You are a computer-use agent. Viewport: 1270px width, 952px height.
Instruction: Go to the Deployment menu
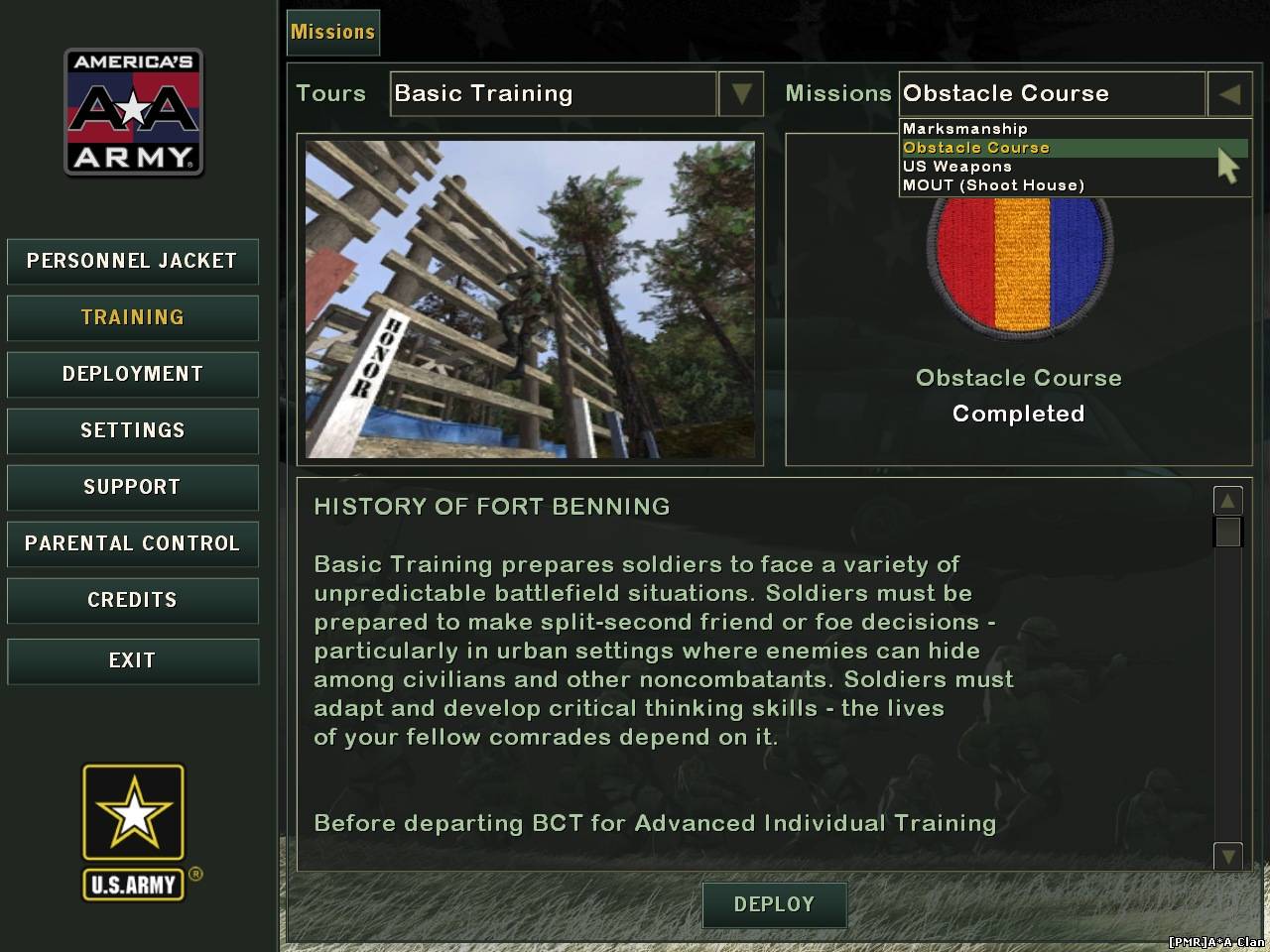pos(132,375)
